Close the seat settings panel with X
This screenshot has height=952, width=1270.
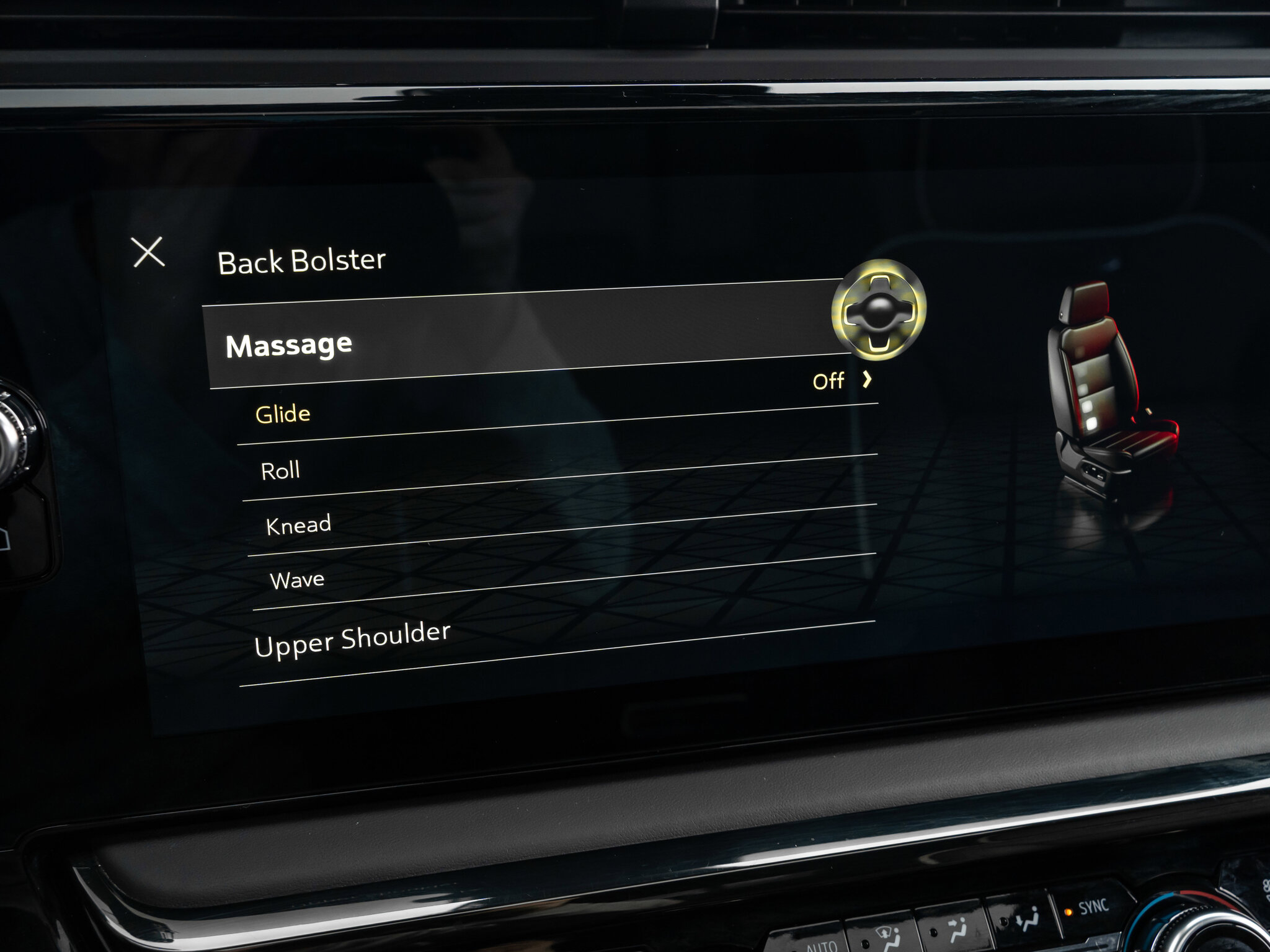pos(149,252)
